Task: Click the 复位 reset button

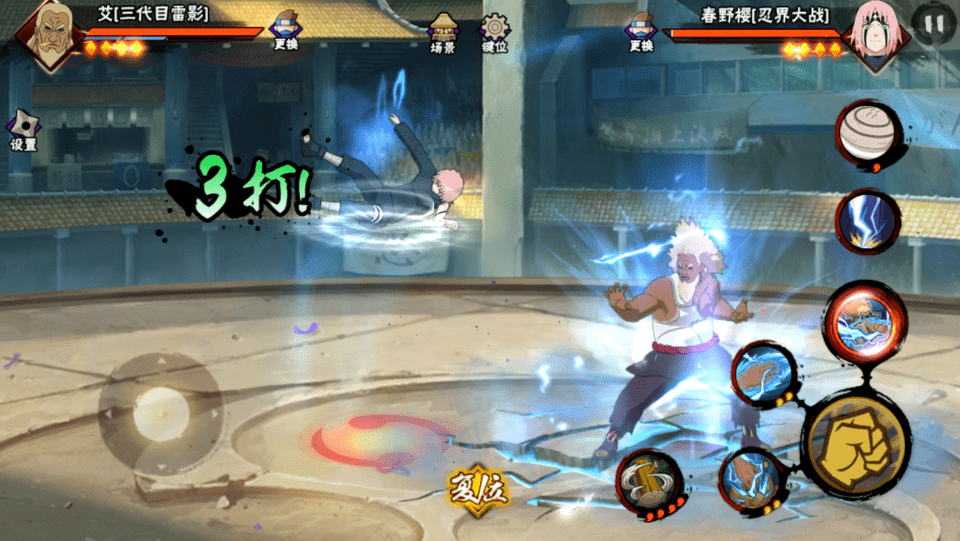Action: click(478, 489)
